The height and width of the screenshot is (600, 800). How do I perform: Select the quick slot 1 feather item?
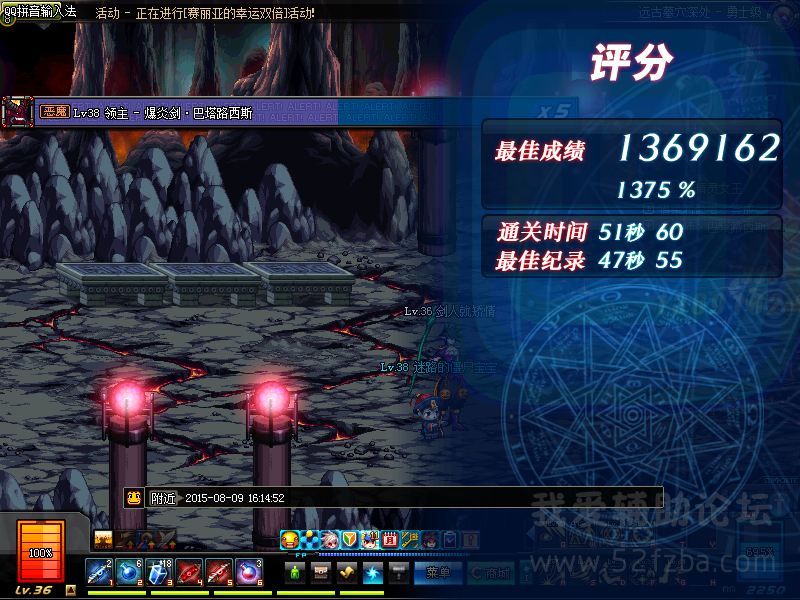(x=100, y=573)
